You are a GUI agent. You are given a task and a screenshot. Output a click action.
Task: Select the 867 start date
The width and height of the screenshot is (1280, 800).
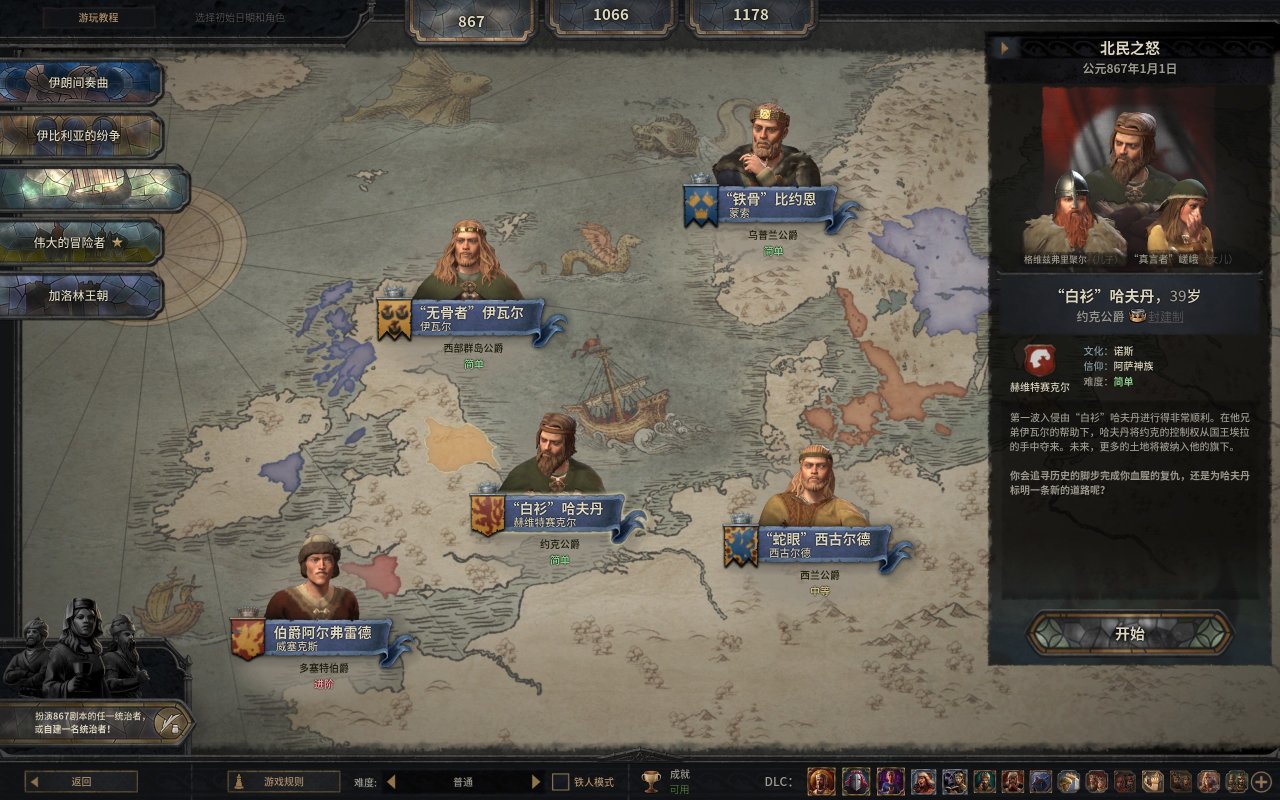[471, 20]
